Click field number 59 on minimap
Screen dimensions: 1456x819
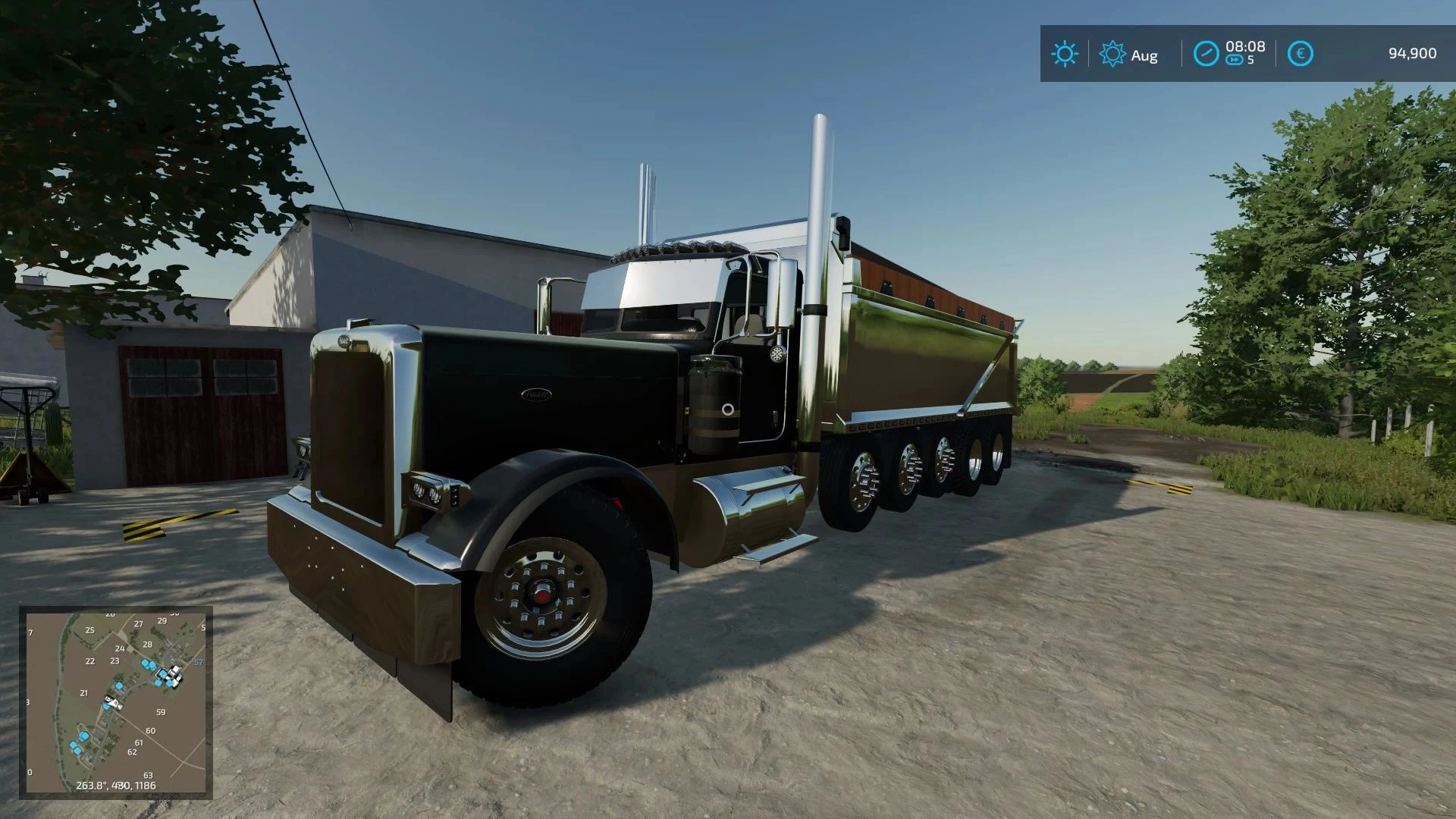[x=161, y=711]
